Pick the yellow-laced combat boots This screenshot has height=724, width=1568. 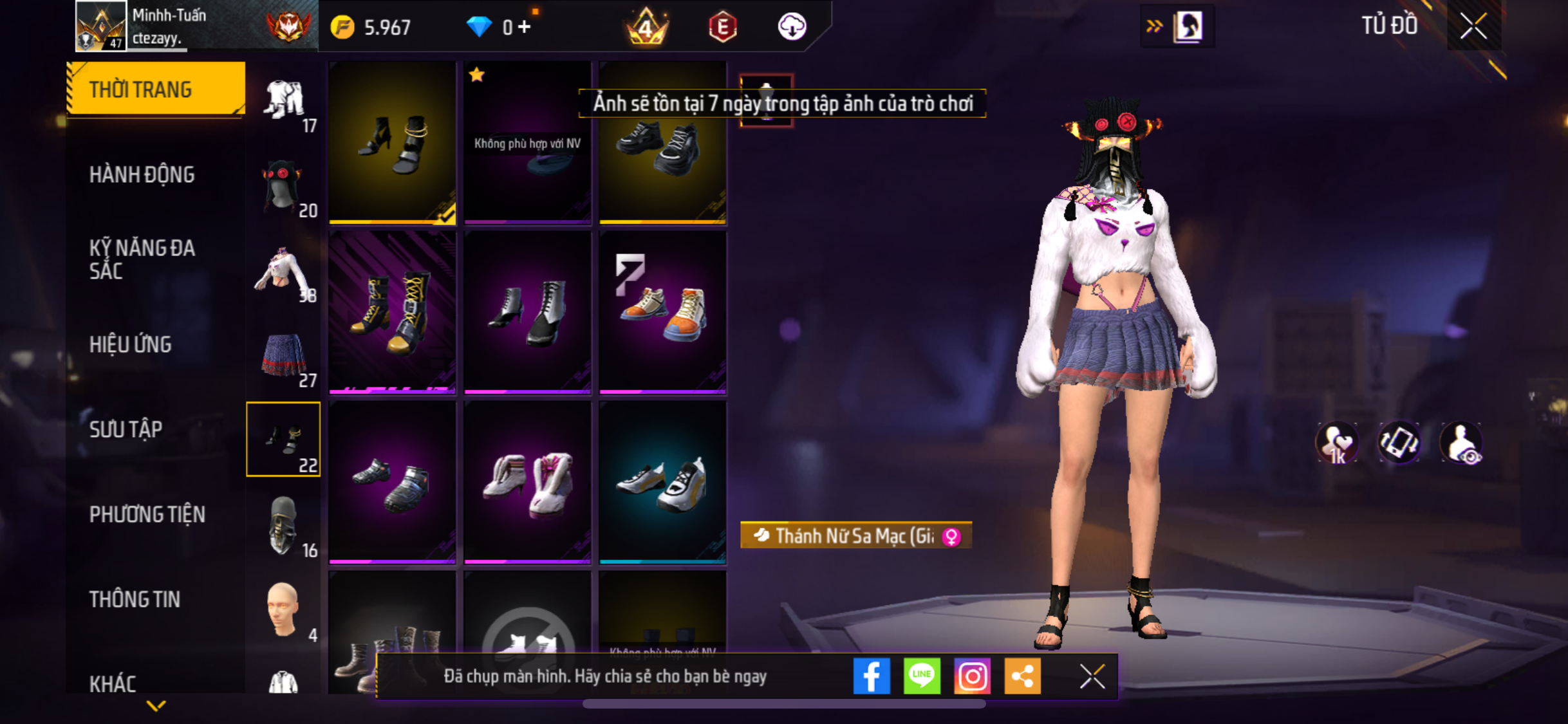click(392, 312)
